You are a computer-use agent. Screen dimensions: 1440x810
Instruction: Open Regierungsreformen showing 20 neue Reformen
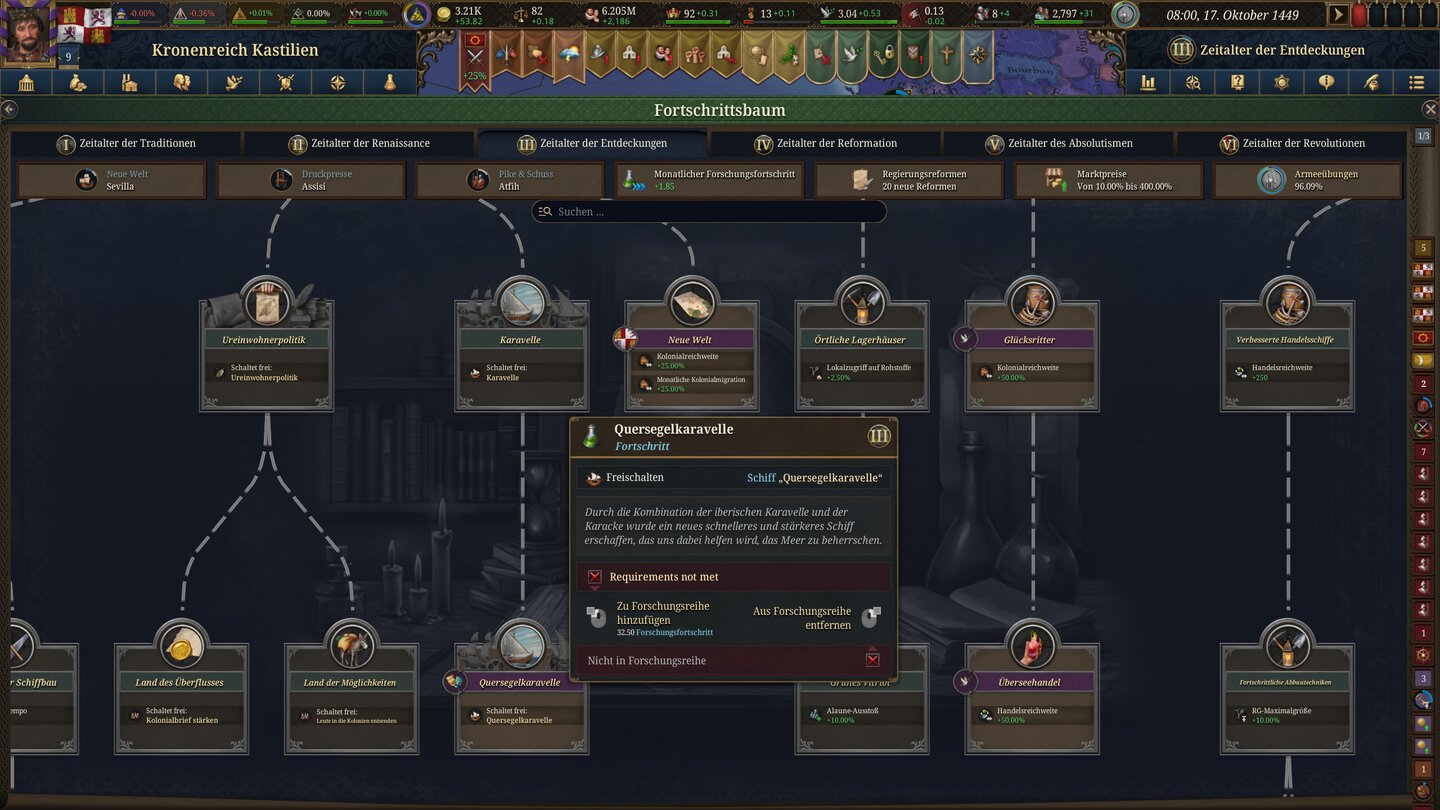click(908, 180)
